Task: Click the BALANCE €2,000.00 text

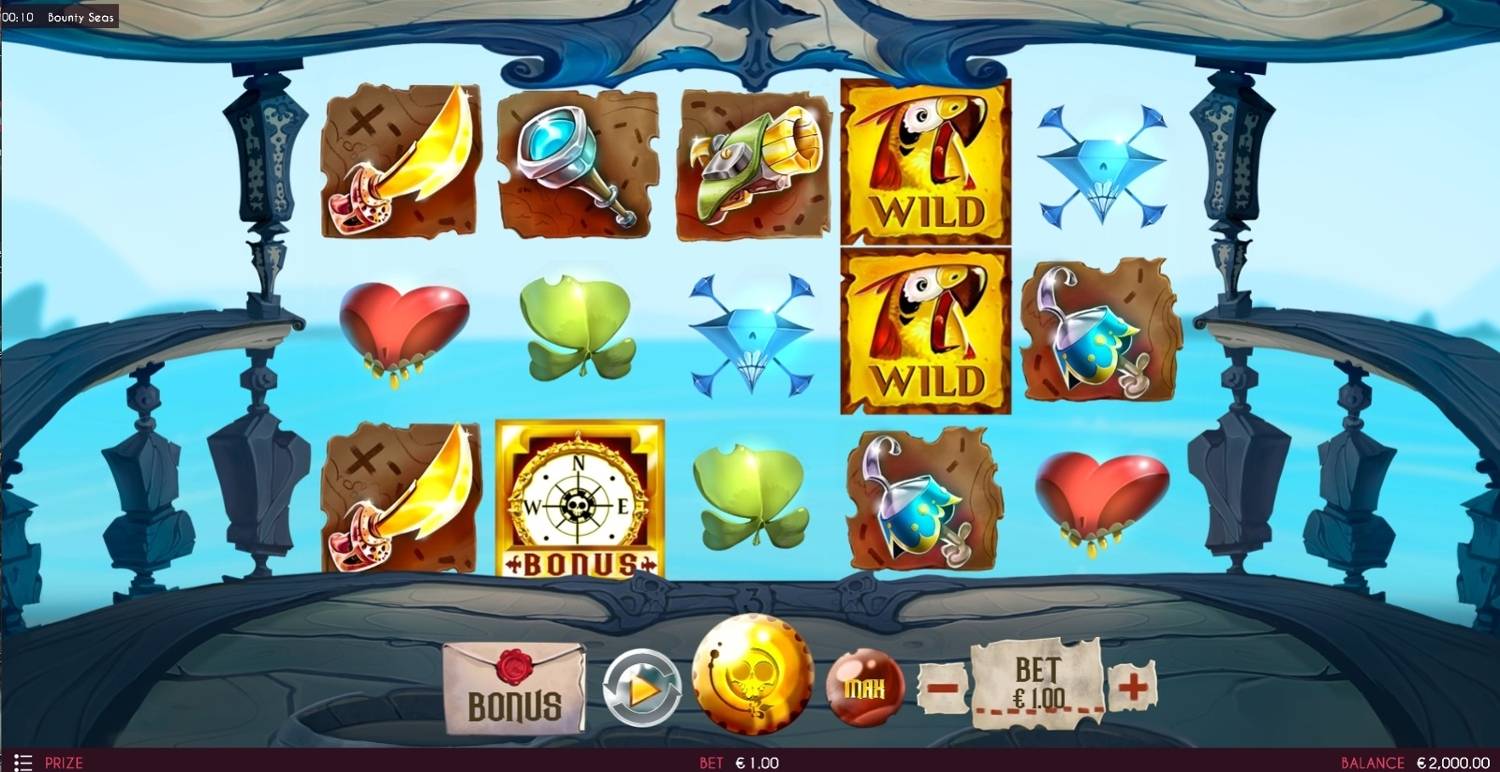Action: point(1416,761)
